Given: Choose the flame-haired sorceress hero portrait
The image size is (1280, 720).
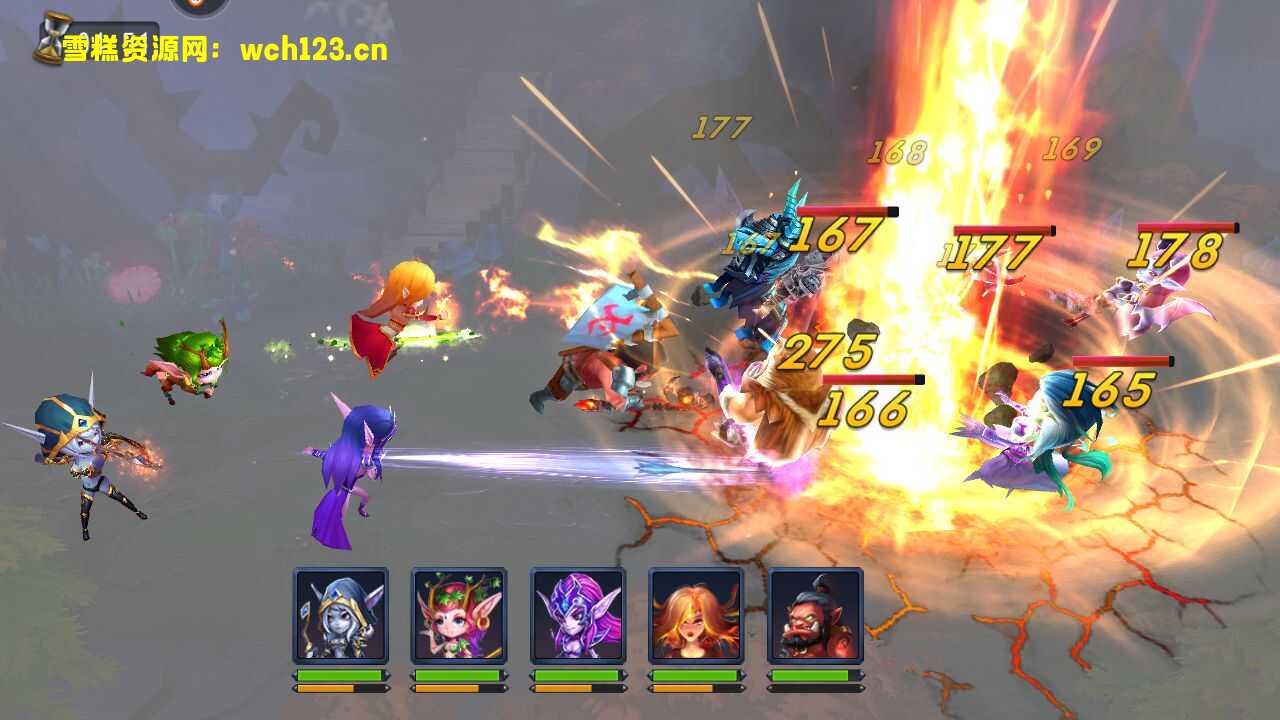Looking at the screenshot, I should click(x=696, y=615).
